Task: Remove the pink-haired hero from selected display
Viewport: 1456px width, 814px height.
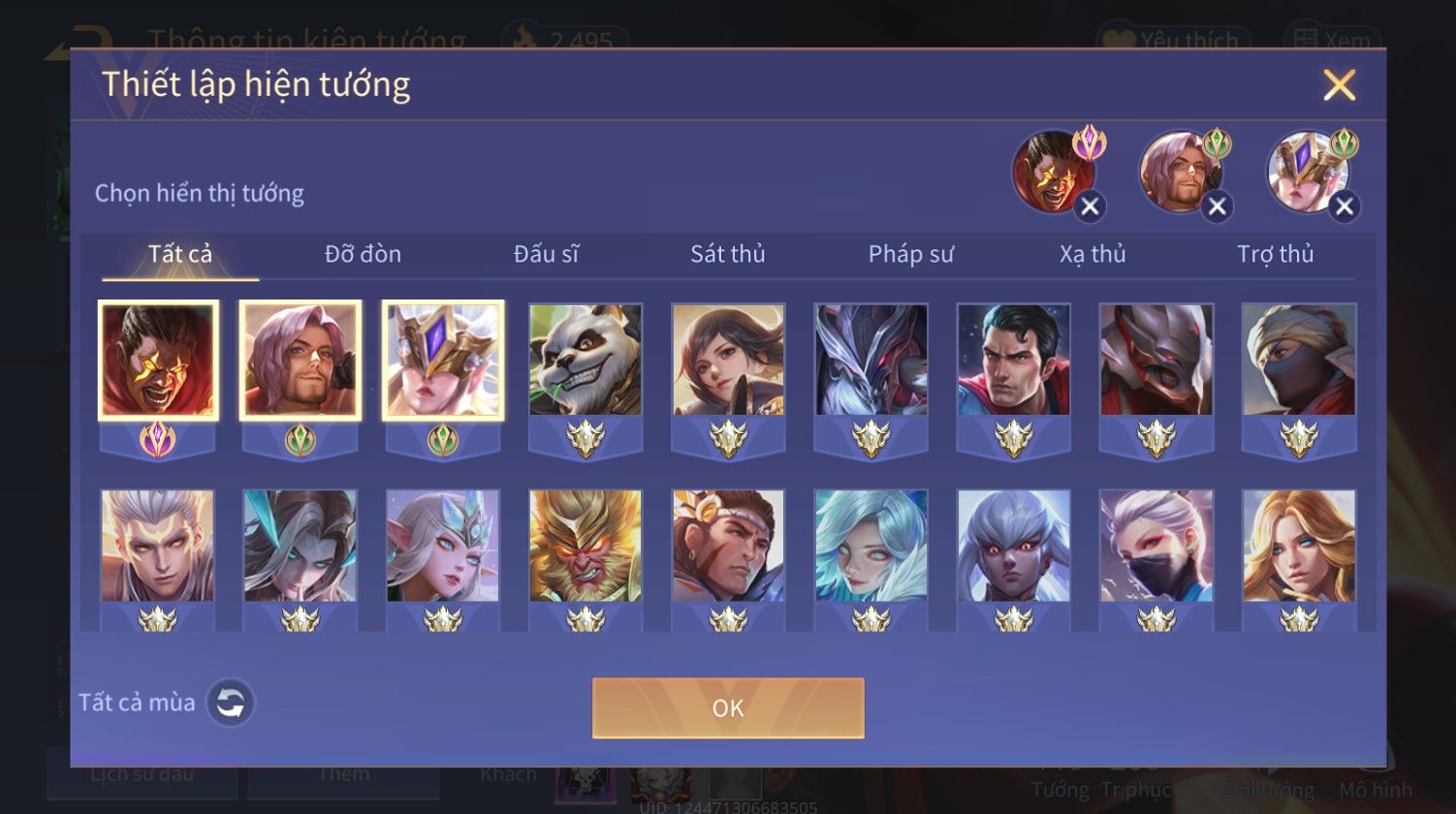Action: [1217, 206]
